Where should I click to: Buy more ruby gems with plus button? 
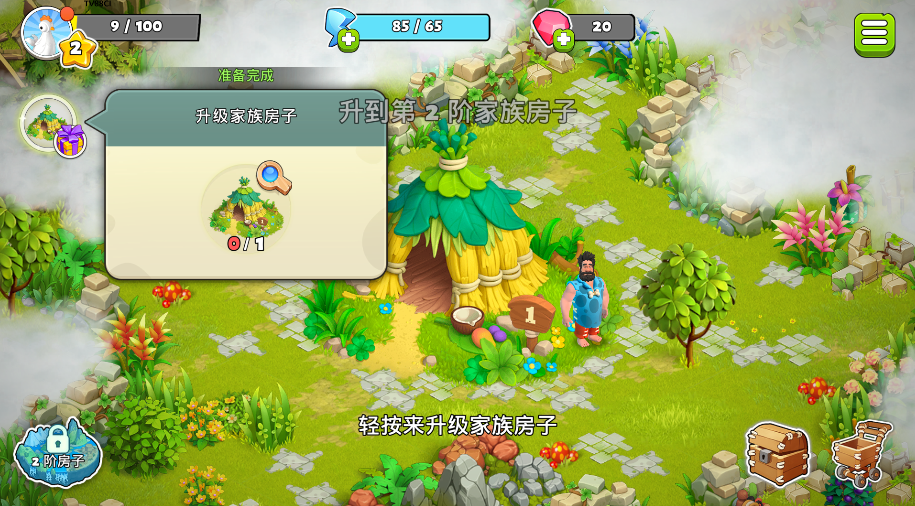564,40
